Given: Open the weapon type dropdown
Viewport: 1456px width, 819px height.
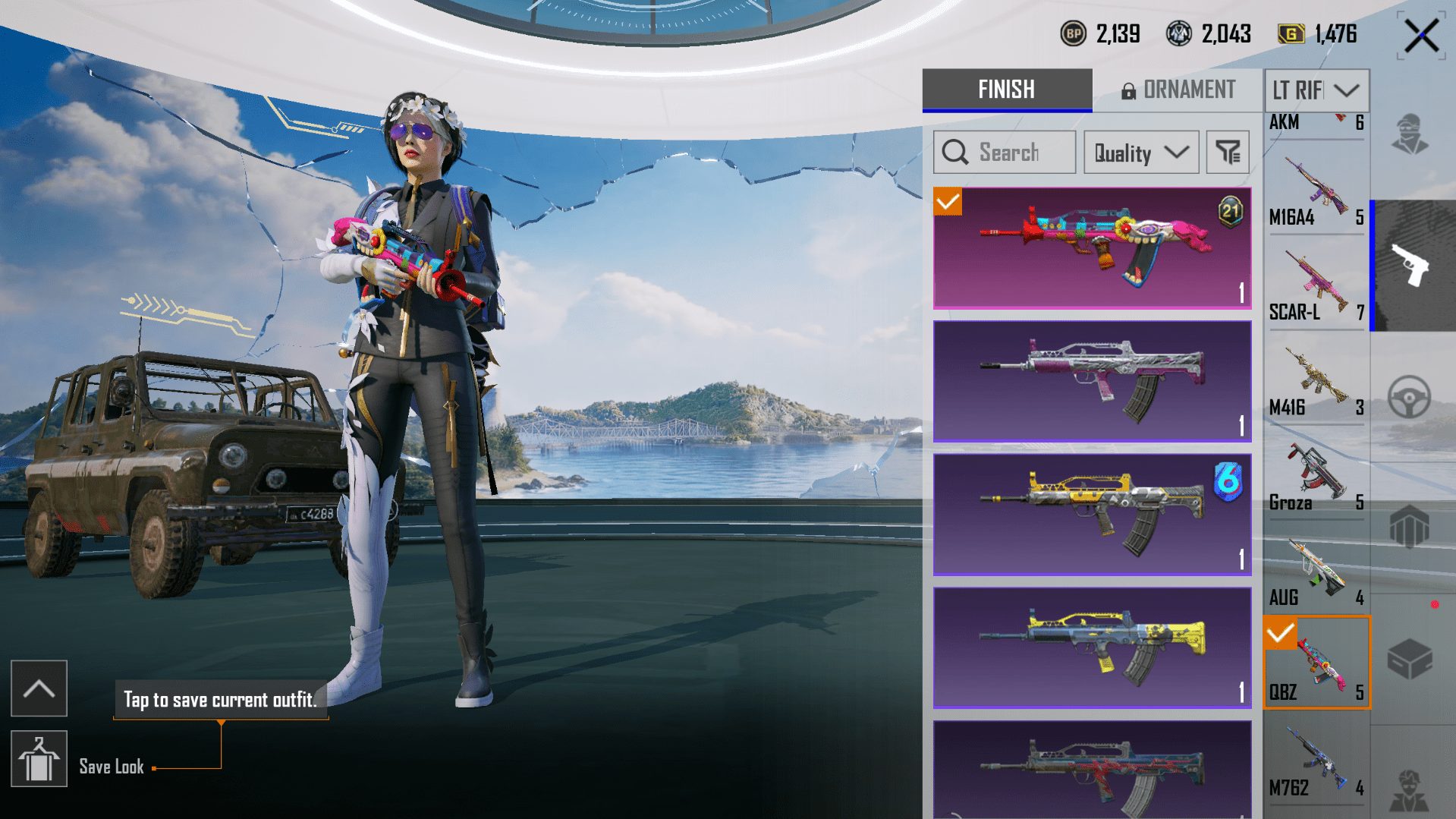Looking at the screenshot, I should pos(1316,90).
